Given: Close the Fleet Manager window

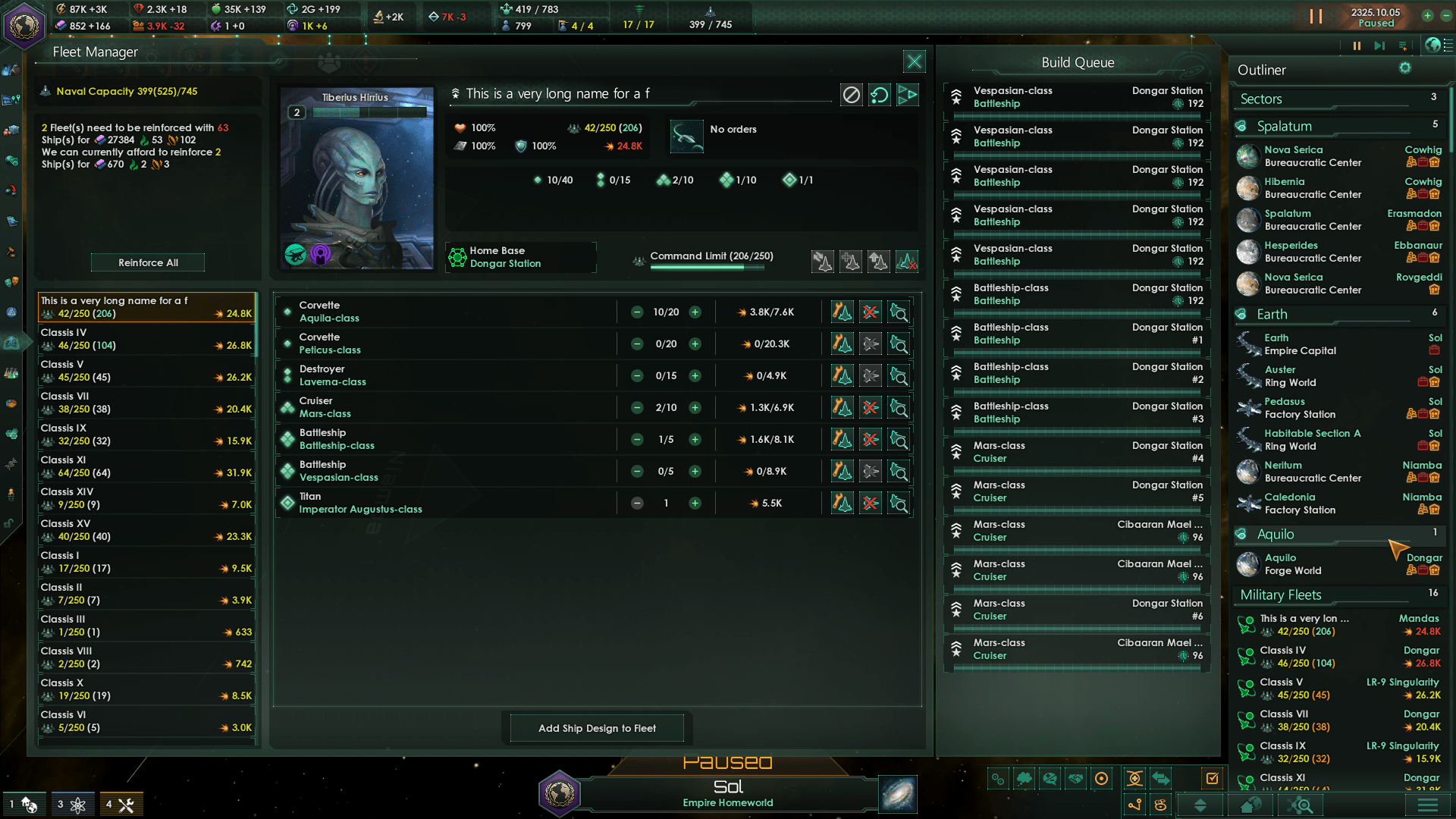Looking at the screenshot, I should (x=915, y=61).
